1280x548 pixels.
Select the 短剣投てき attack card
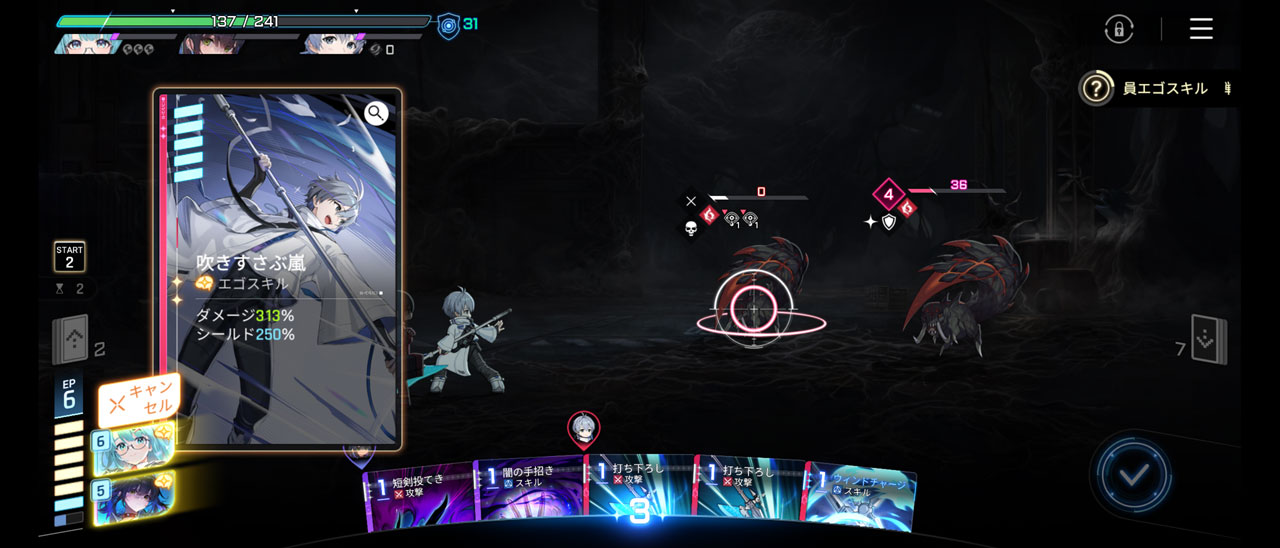pyautogui.click(x=418, y=495)
